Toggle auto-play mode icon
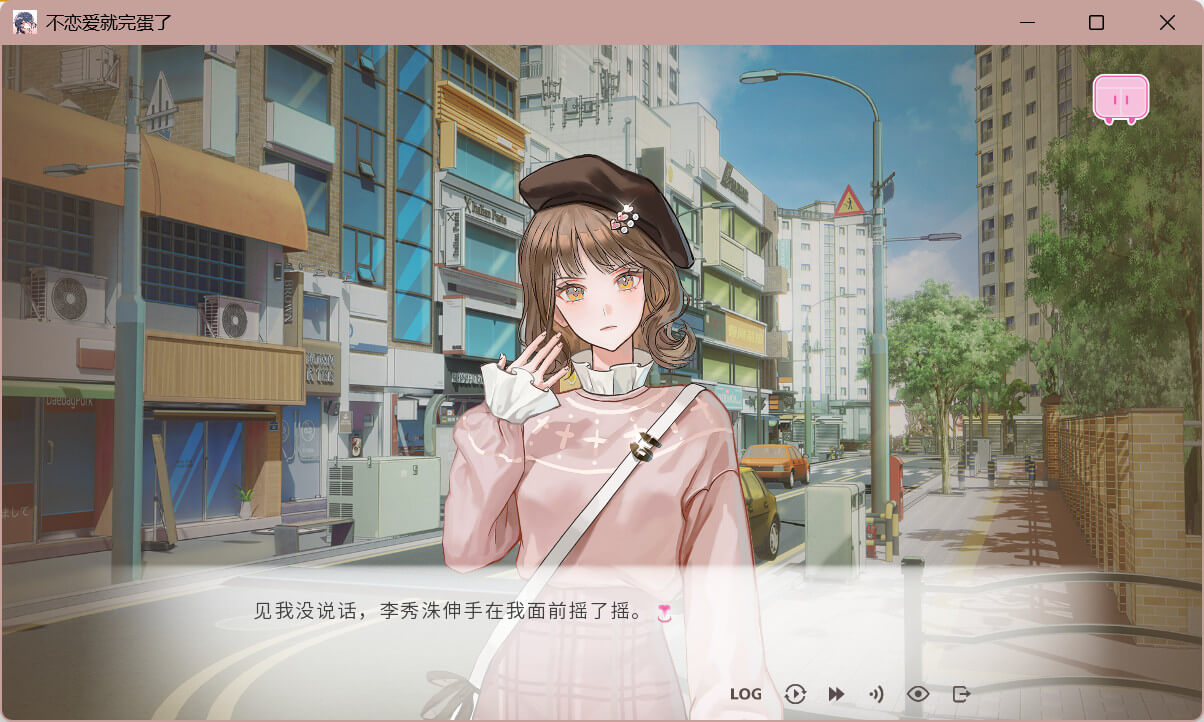1204x722 pixels. point(795,694)
